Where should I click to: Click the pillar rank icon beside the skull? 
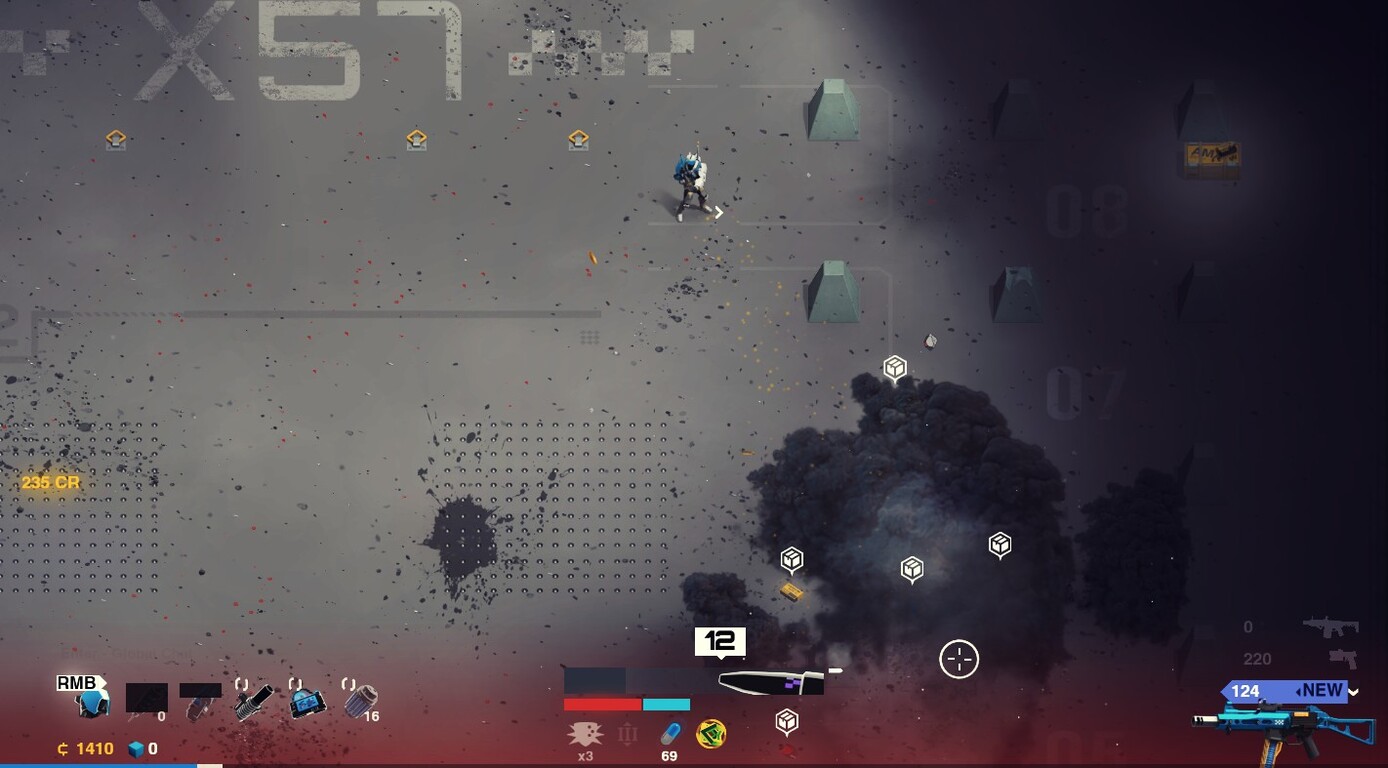pyautogui.click(x=627, y=735)
